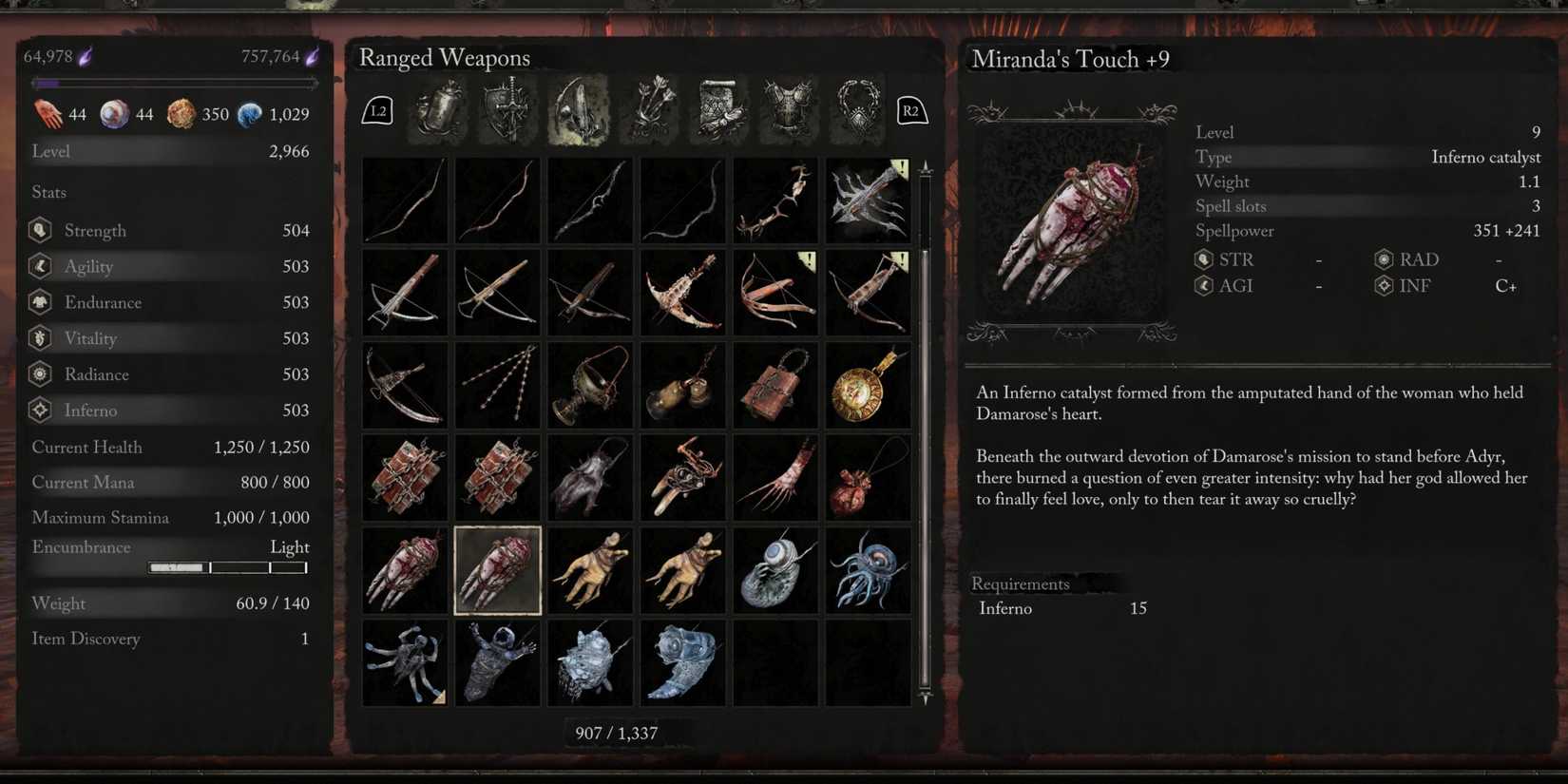1568x784 pixels.
Task: Click the blue orb currency icon showing 1,029
Action: tap(250, 113)
